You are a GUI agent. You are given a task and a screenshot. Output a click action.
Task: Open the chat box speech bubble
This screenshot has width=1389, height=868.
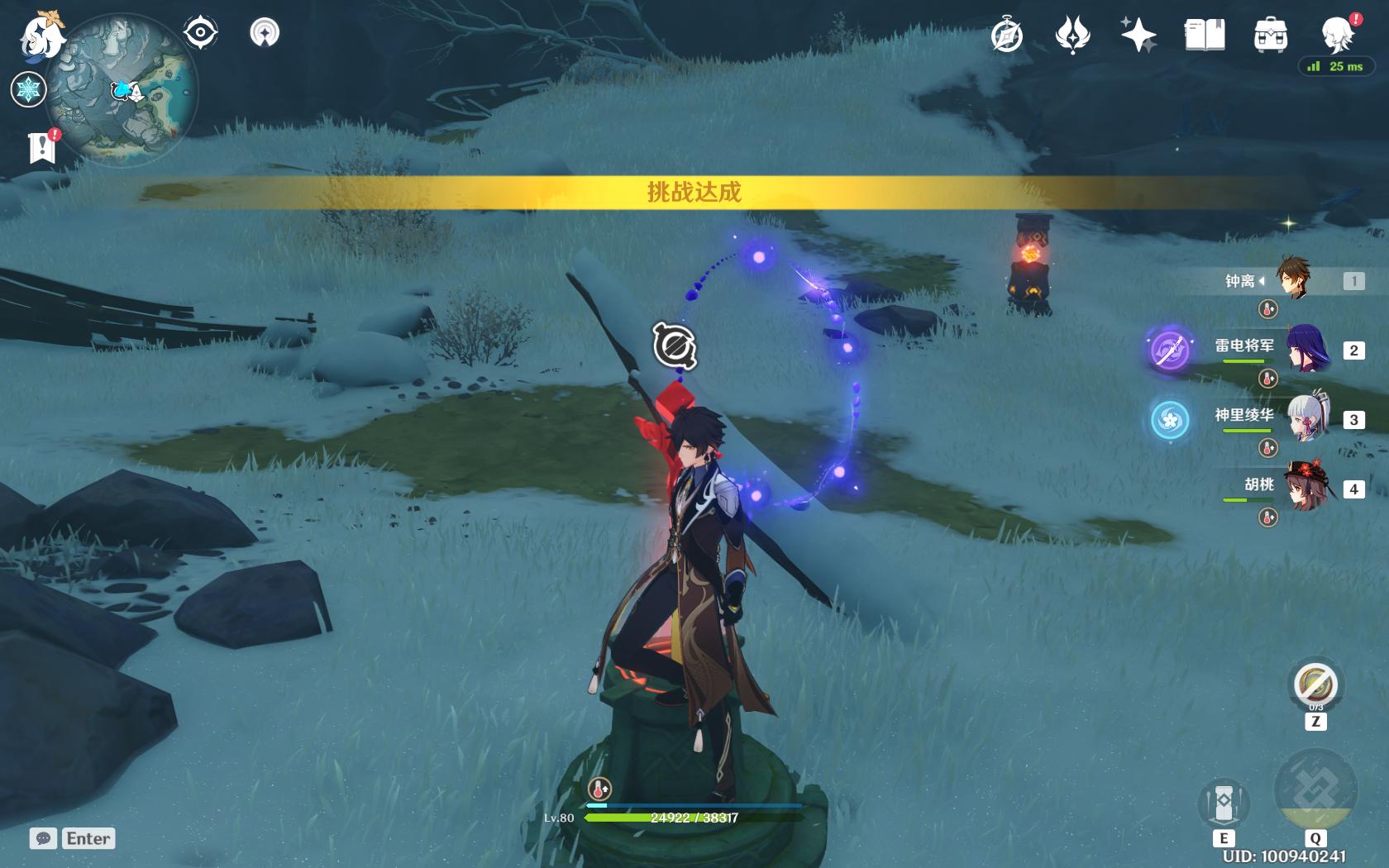(x=44, y=838)
